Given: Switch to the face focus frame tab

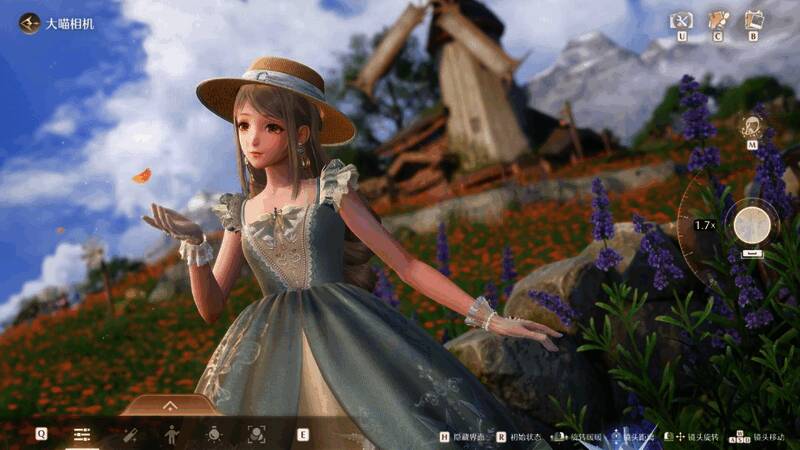Looking at the screenshot, I should pyautogui.click(x=256, y=434).
